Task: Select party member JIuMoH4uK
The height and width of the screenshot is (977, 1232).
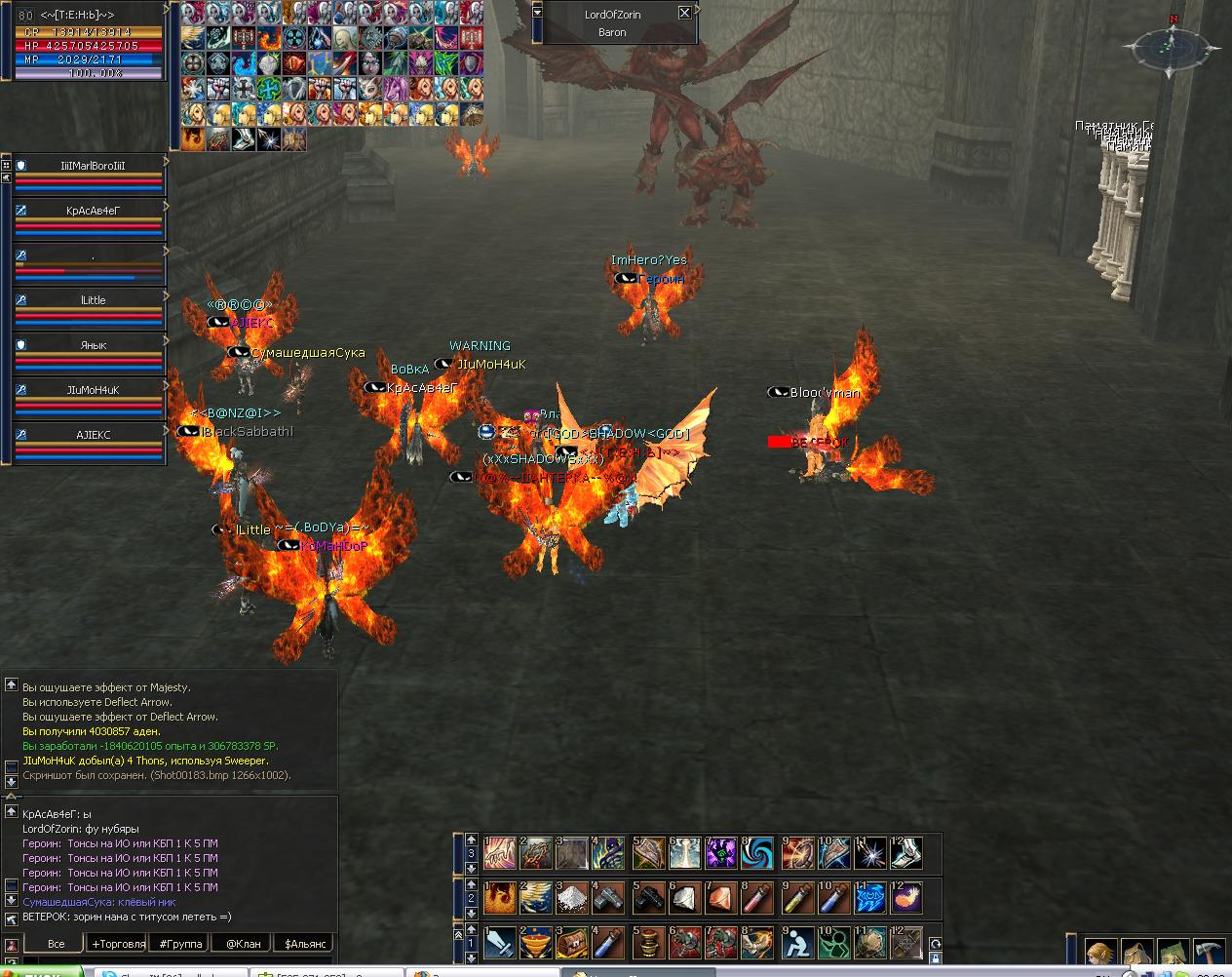Action: coord(93,390)
